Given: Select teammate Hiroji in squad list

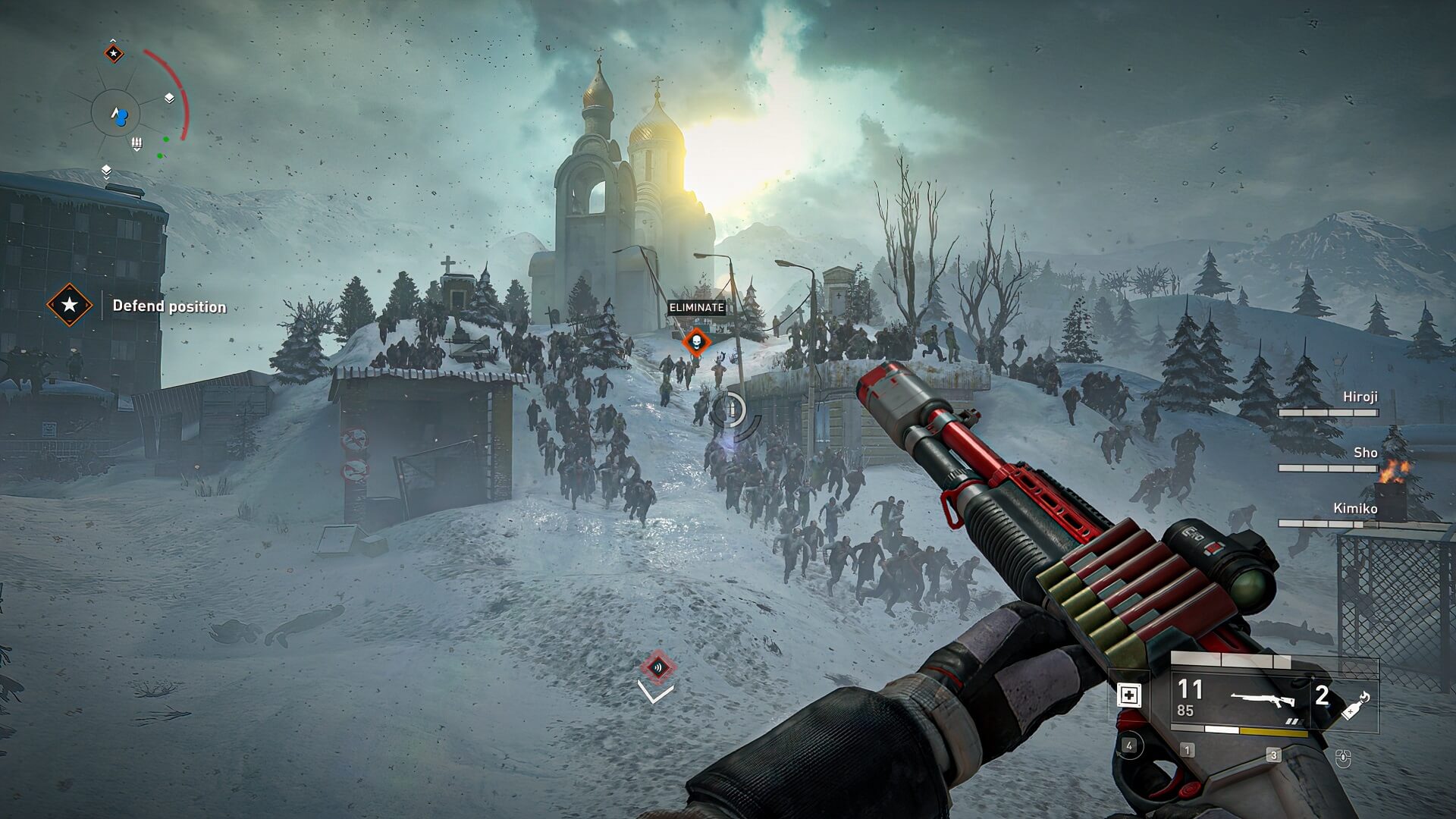Looking at the screenshot, I should (1360, 397).
